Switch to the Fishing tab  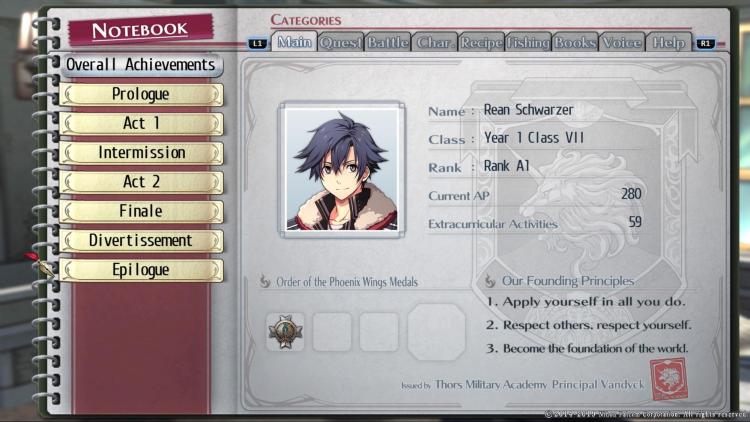coord(528,42)
